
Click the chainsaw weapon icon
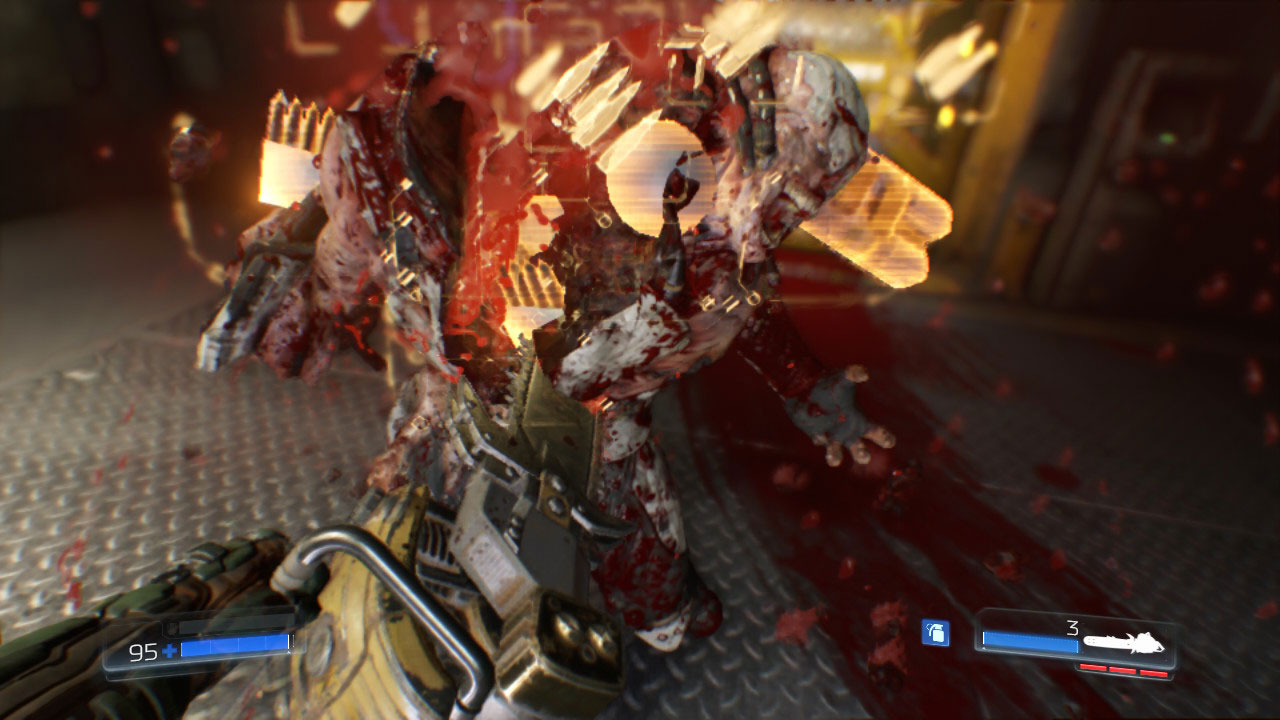[1126, 642]
